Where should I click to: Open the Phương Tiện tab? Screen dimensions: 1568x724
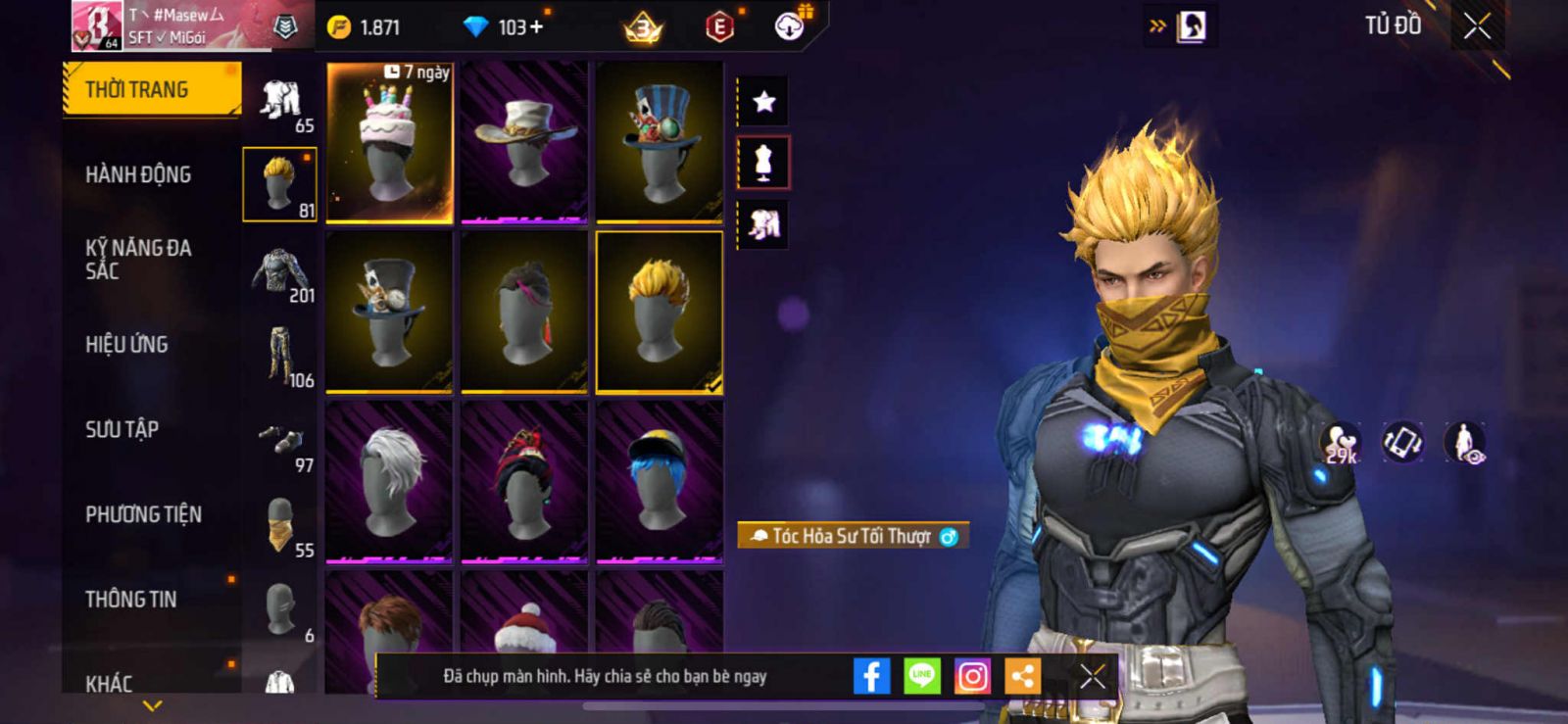pos(143,514)
